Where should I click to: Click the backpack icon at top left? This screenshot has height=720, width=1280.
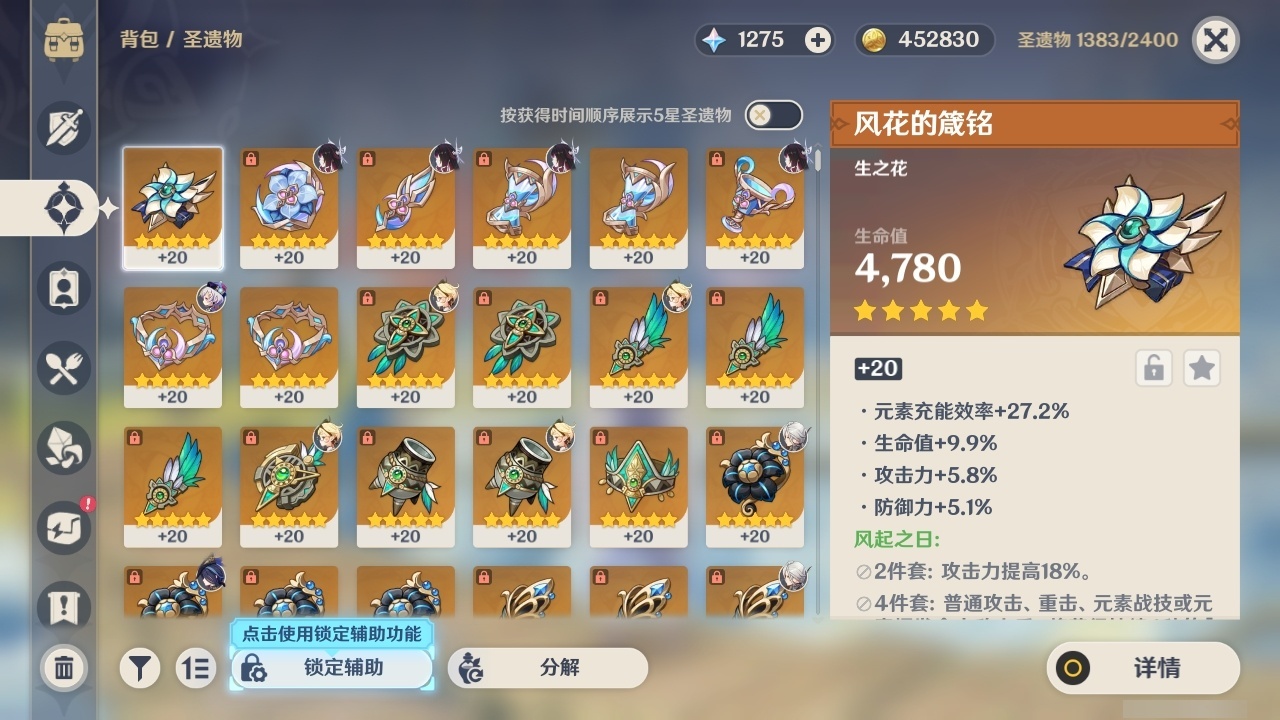click(64, 40)
